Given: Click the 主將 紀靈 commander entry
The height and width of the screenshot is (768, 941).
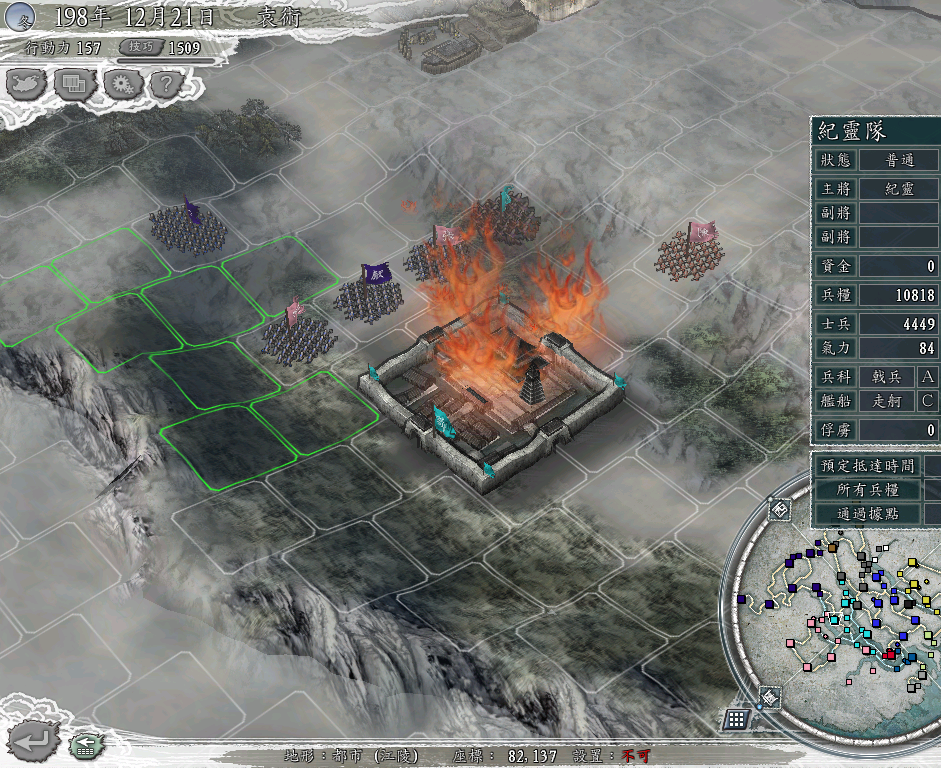Looking at the screenshot, I should coord(898,188).
